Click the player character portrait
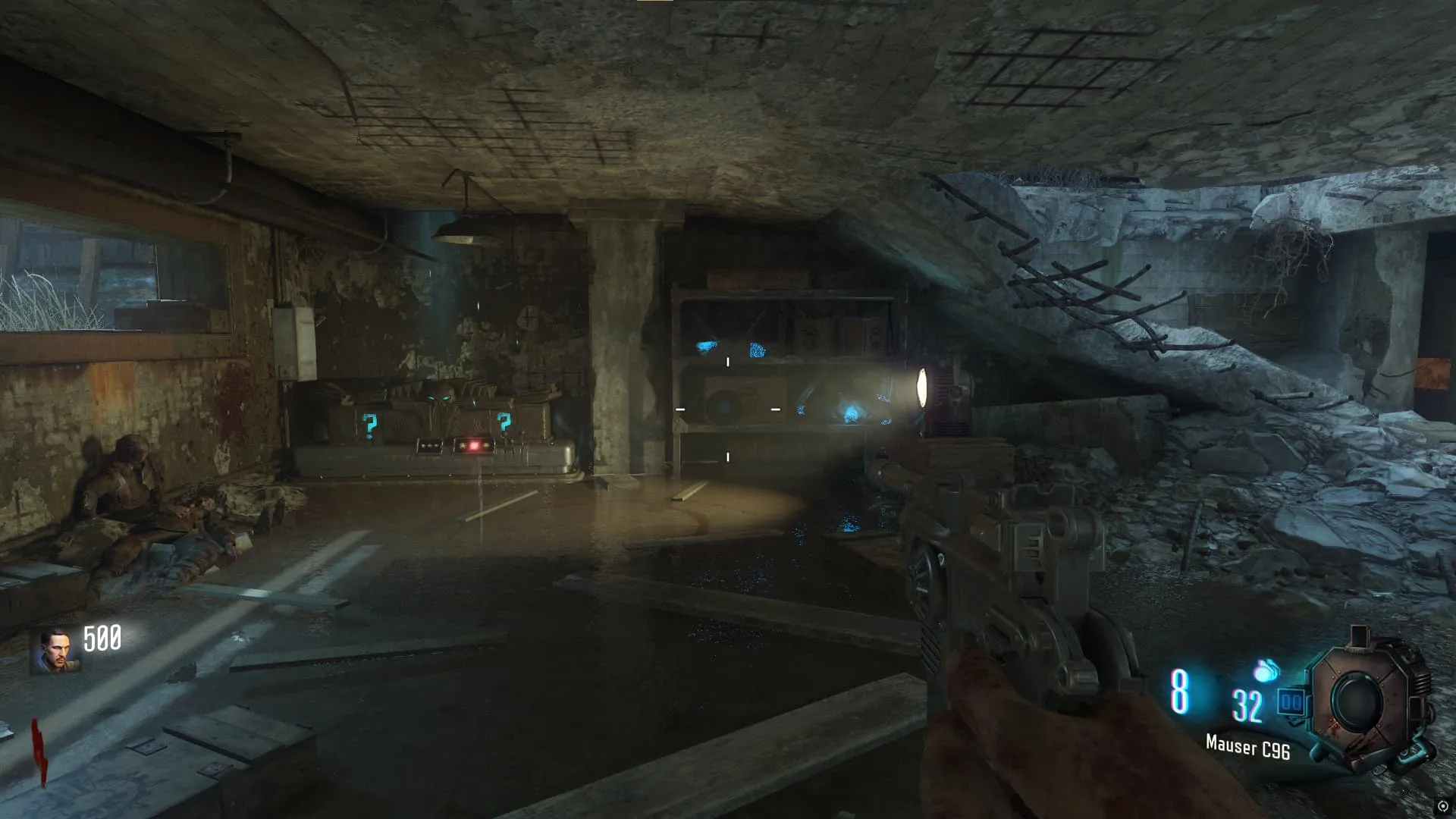The width and height of the screenshot is (1456, 819). (x=55, y=651)
